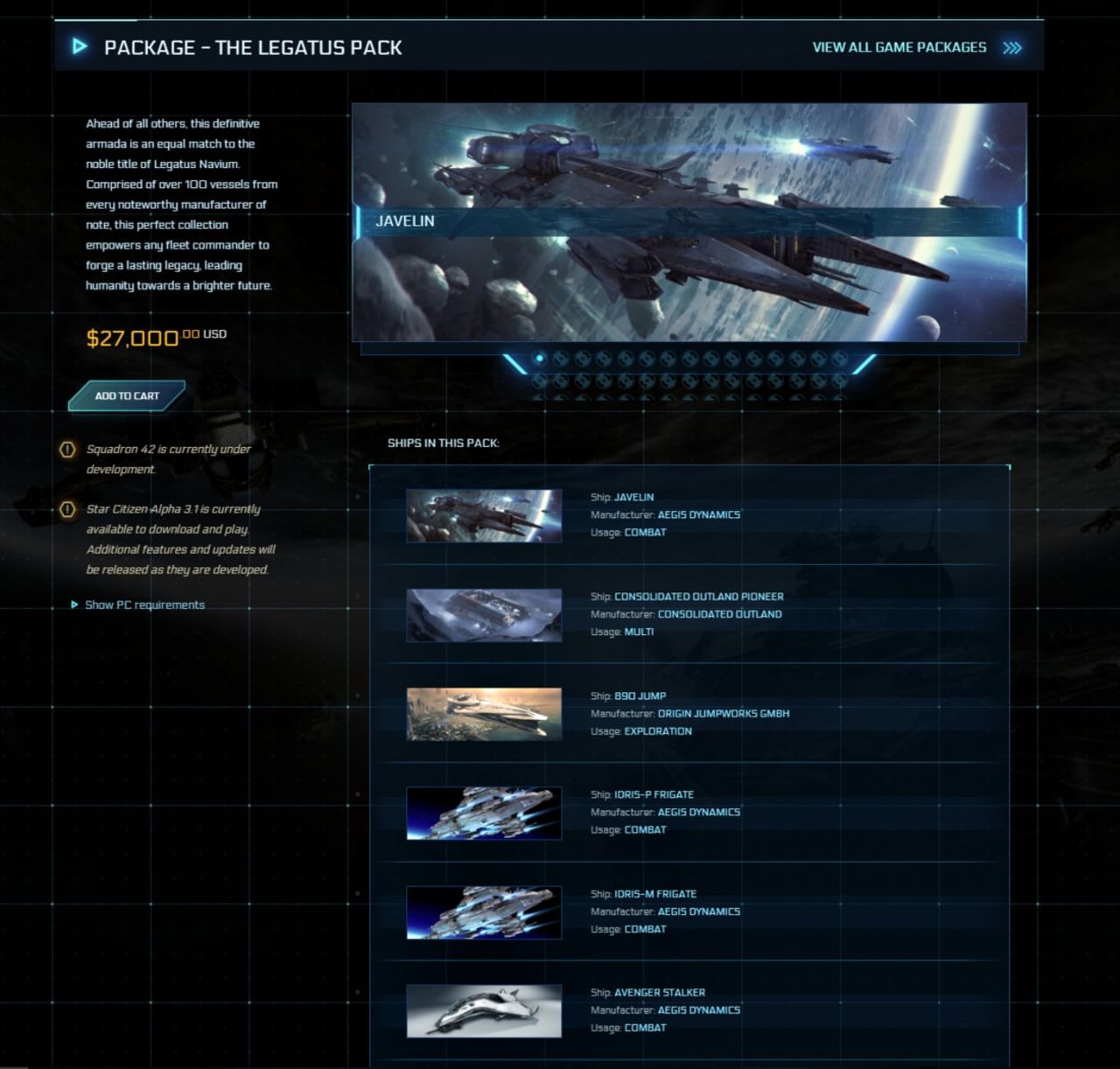Click the double-chevron arrows beside View All Game Packages
This screenshot has height=1069, width=1120.
tap(1012, 47)
